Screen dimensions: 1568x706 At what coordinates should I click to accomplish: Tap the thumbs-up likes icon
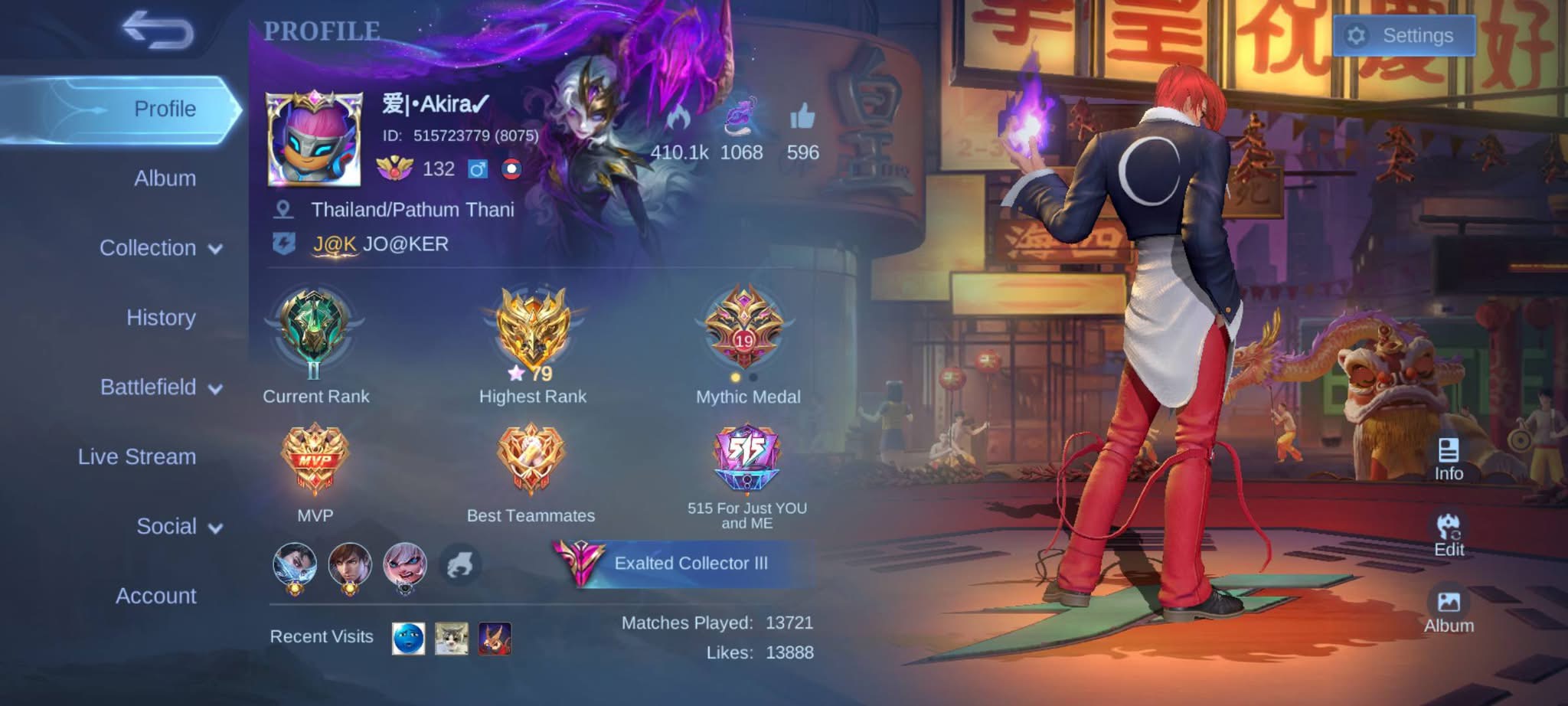(802, 117)
